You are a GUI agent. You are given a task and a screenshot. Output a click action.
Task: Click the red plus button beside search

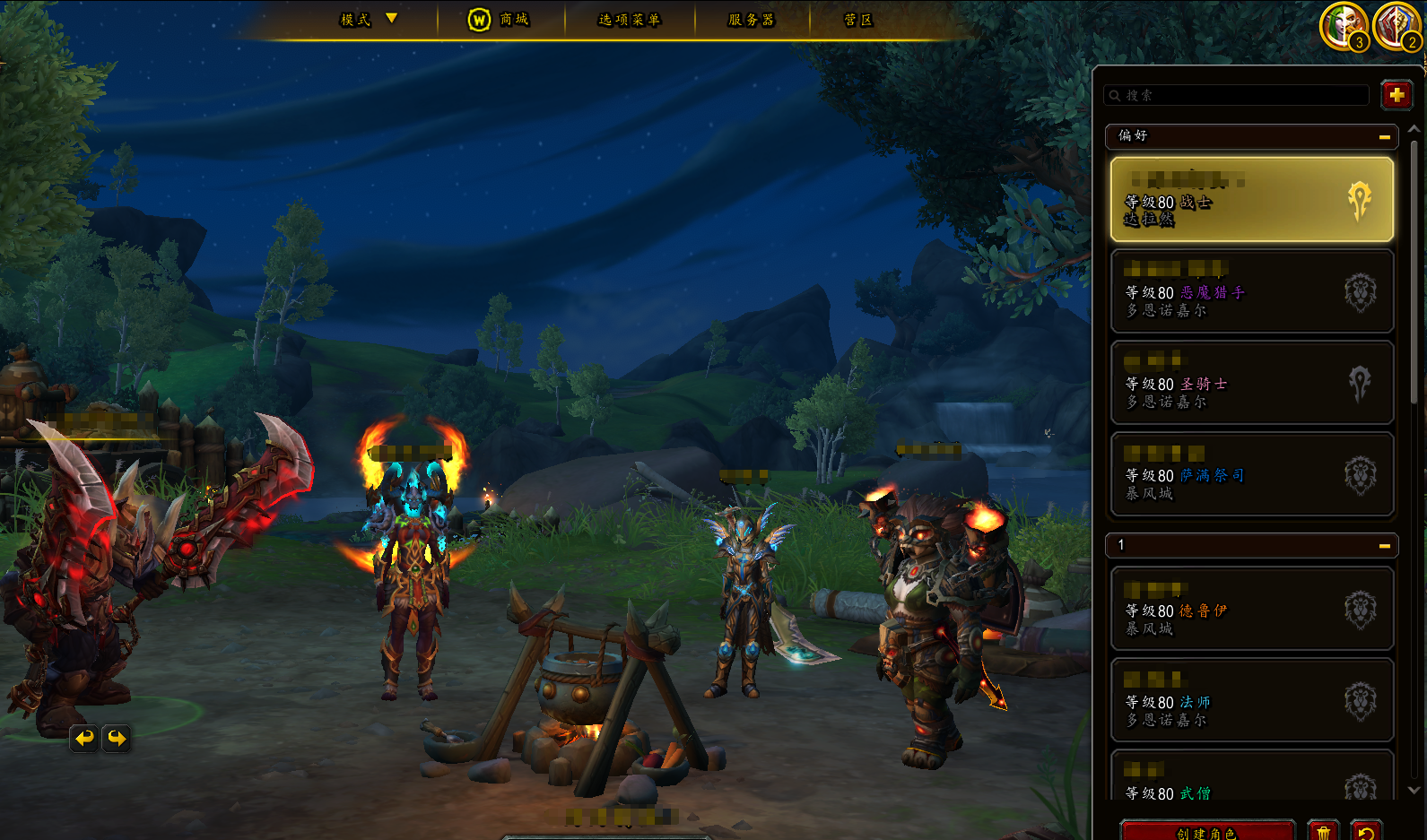point(1396,95)
